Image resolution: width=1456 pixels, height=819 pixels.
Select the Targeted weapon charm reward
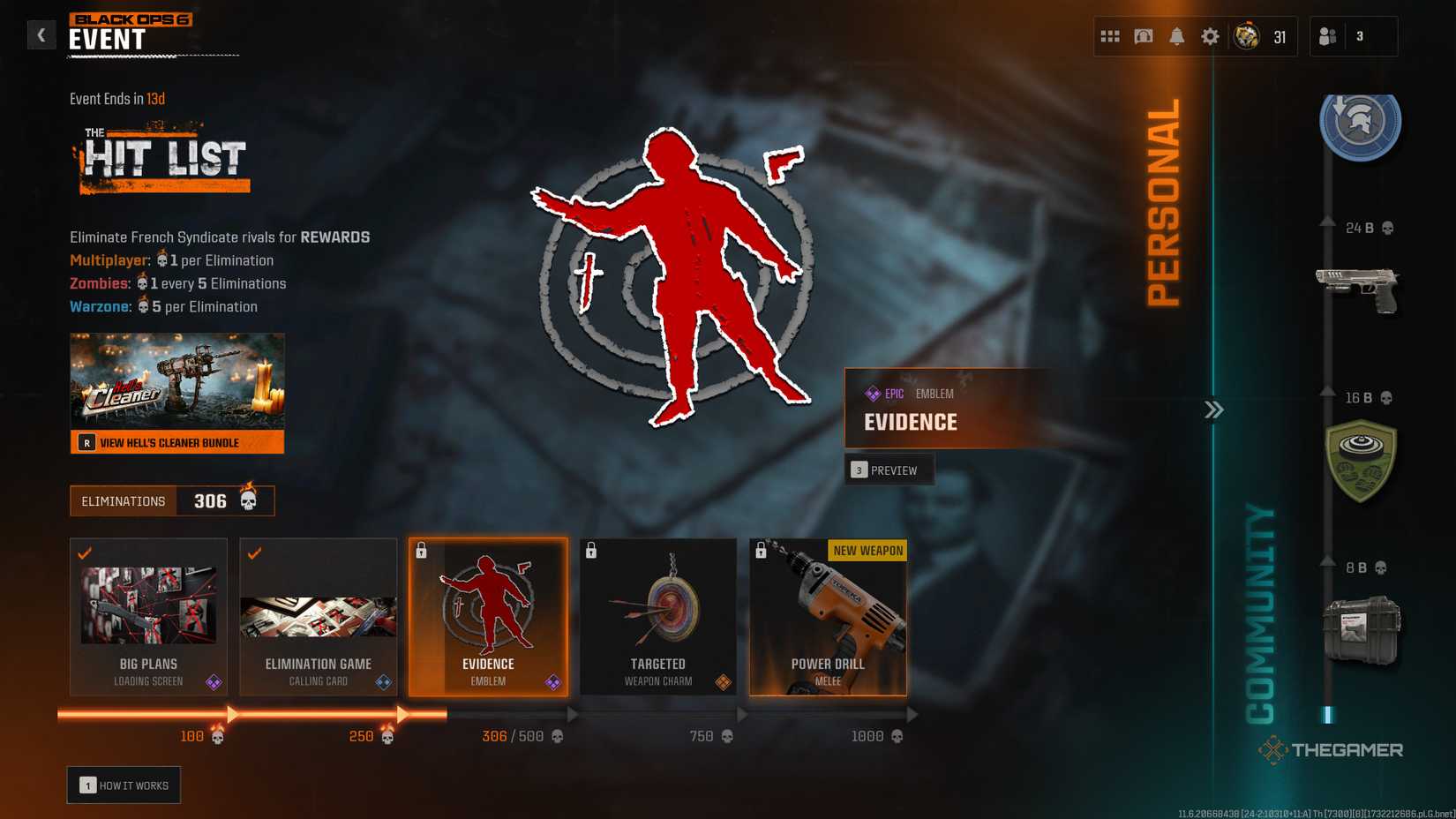657,616
